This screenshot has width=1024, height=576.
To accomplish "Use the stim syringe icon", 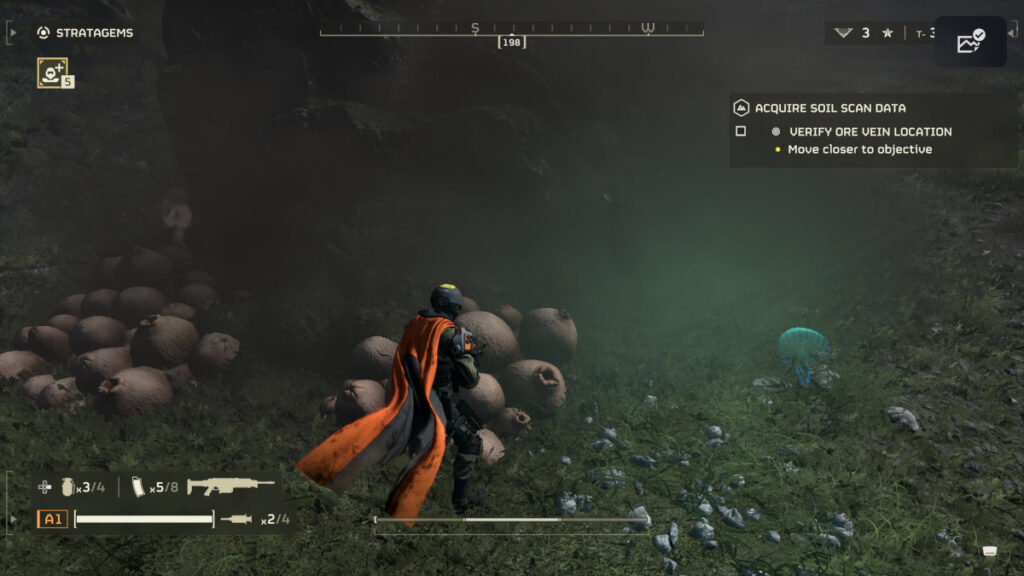I will (x=237, y=519).
